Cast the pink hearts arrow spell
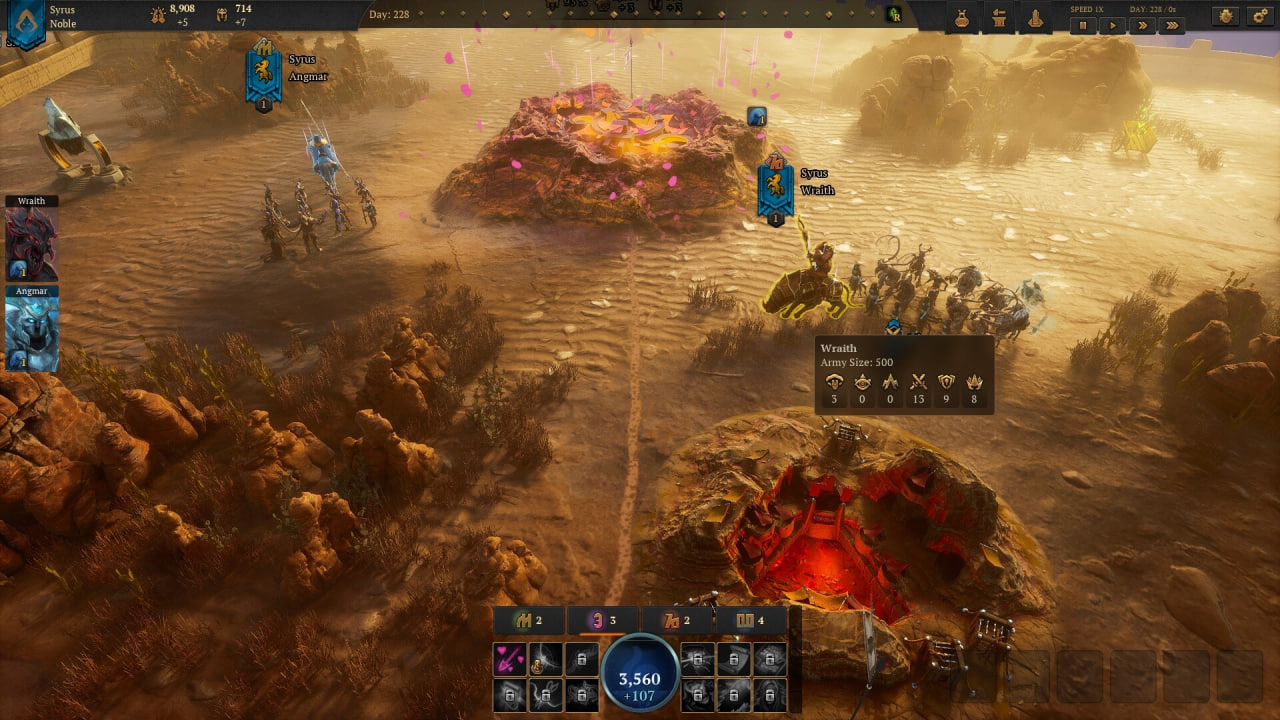The image size is (1280, 720). [x=510, y=658]
